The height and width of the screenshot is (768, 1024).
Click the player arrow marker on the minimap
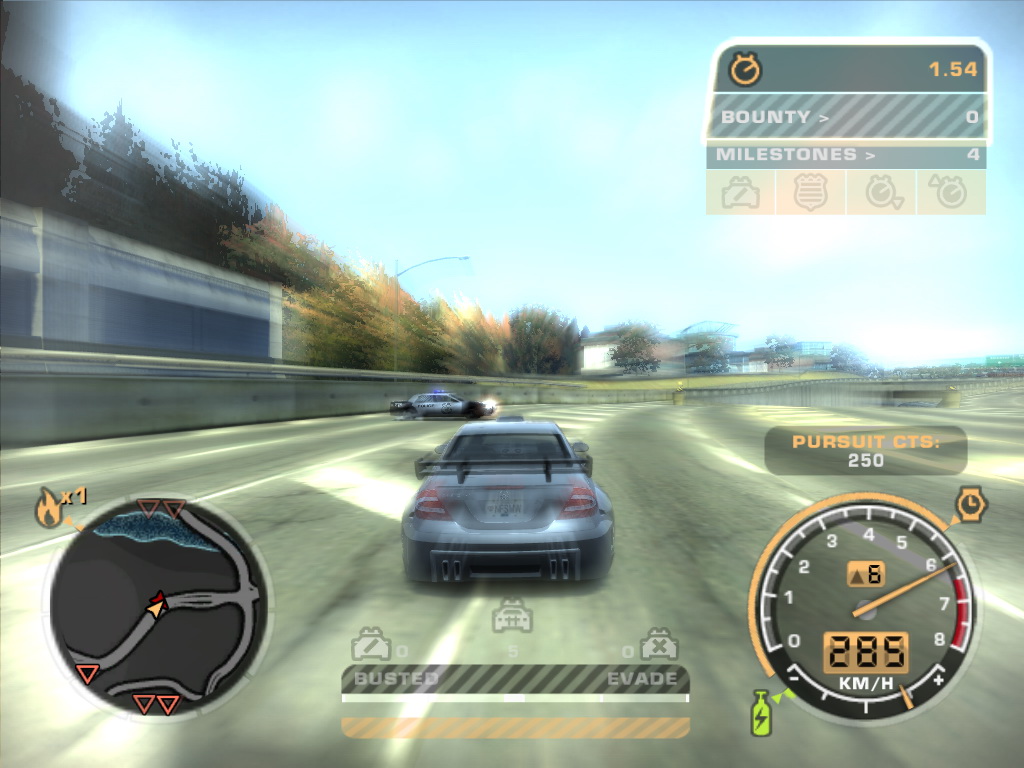pos(156,603)
